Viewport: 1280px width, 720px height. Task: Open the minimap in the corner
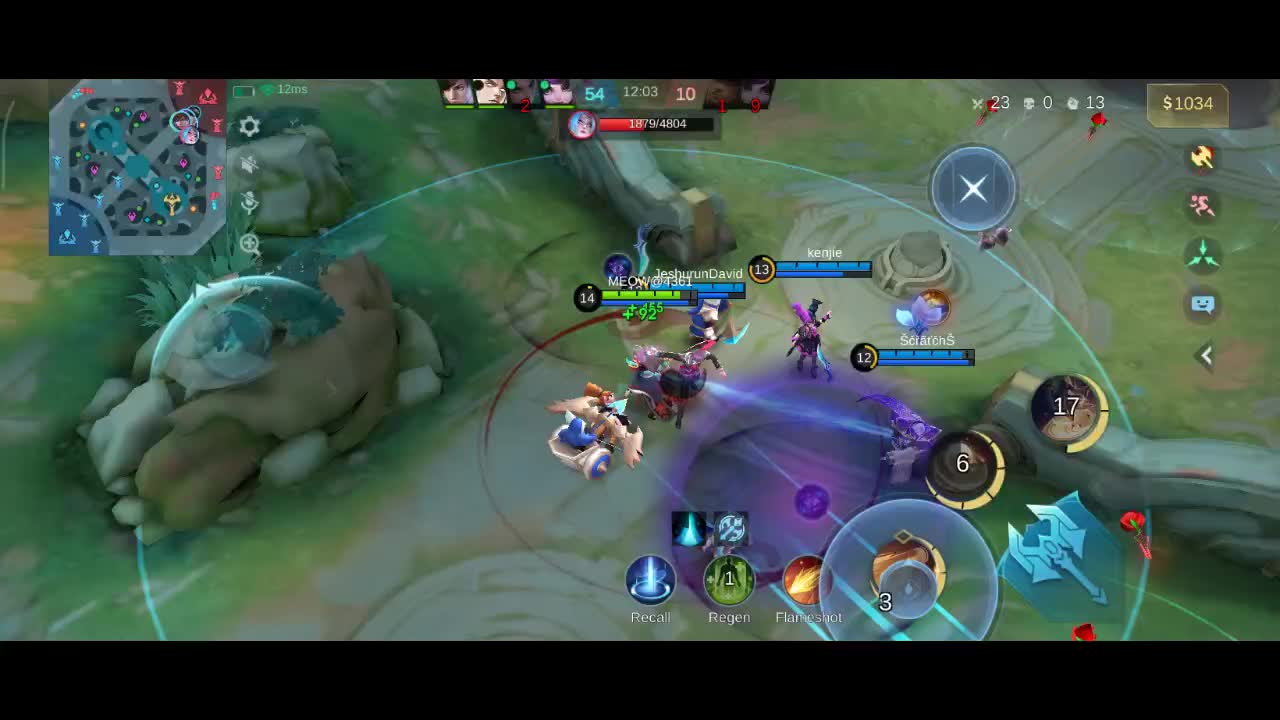137,167
